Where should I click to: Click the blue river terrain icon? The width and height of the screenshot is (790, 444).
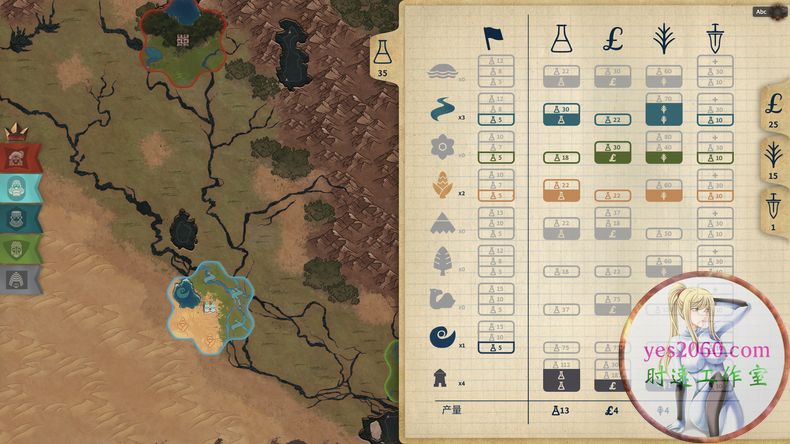441,109
